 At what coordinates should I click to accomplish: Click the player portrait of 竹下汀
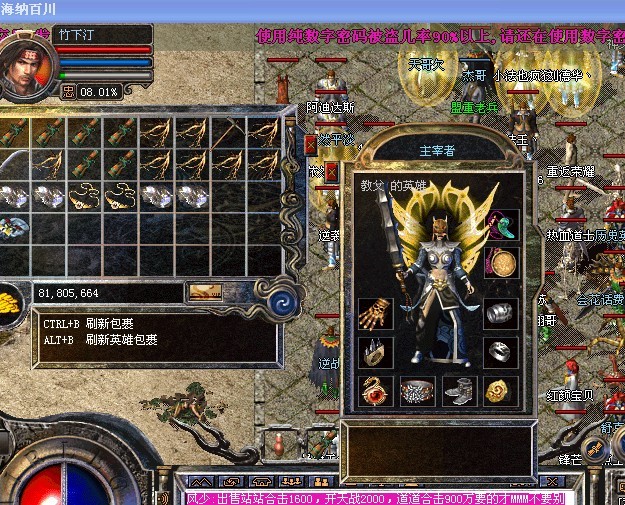click(27, 63)
